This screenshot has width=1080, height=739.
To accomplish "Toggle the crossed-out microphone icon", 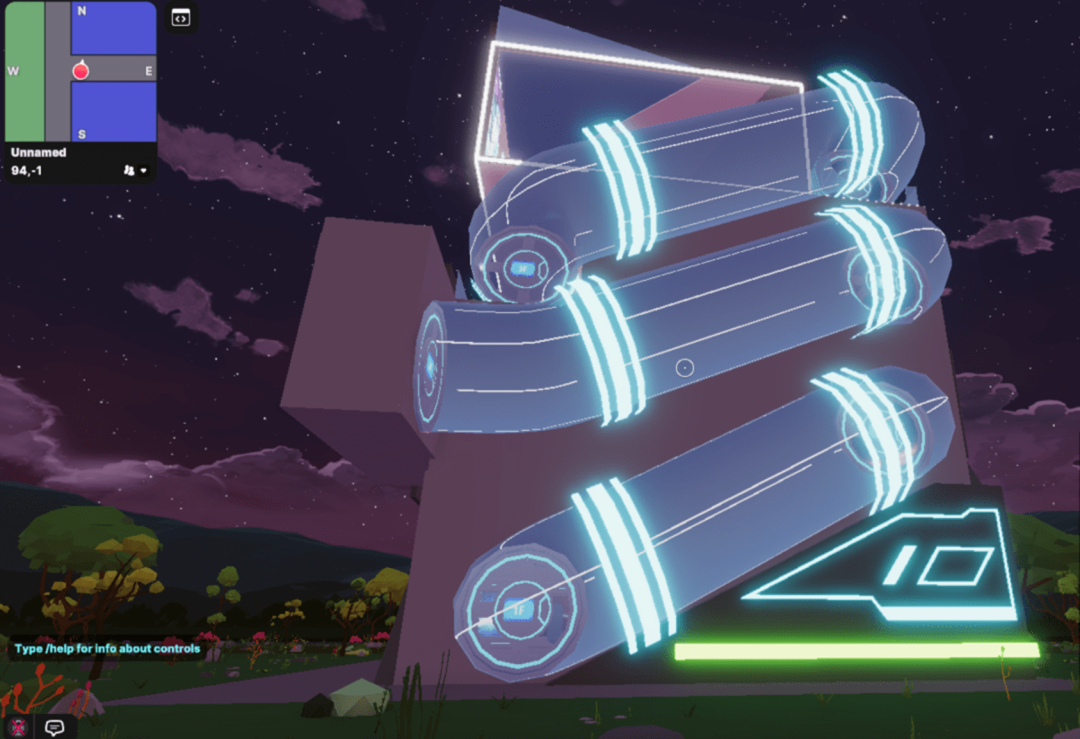I will (x=17, y=727).
